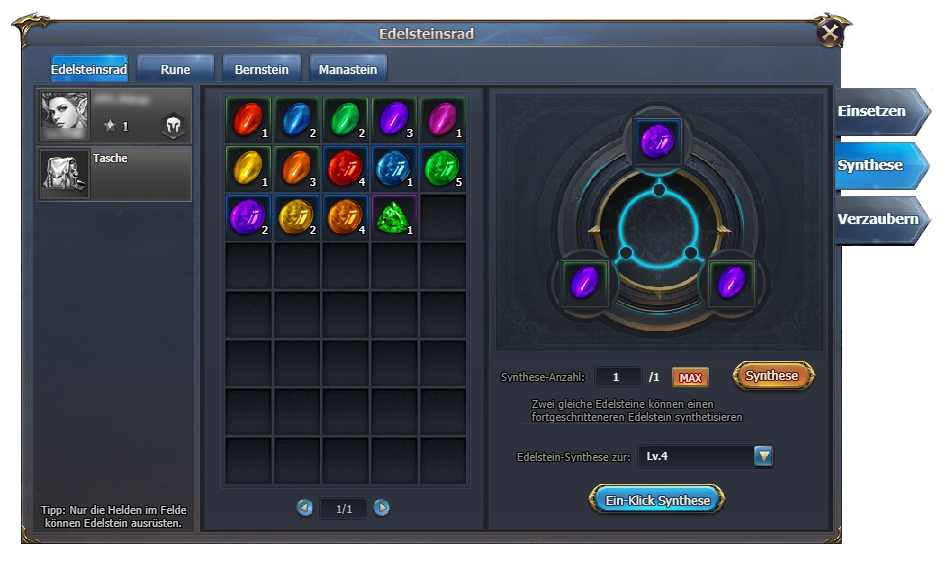Close the Edelsteinsrad window
This screenshot has width=950, height=572.
(829, 33)
